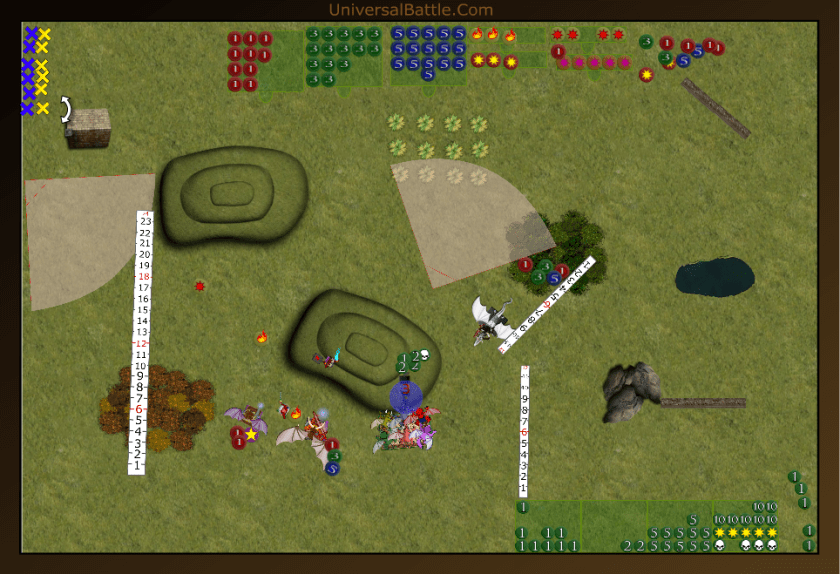Select the white skull token on the hill
Image resolution: width=840 pixels, height=574 pixels.
423,355
